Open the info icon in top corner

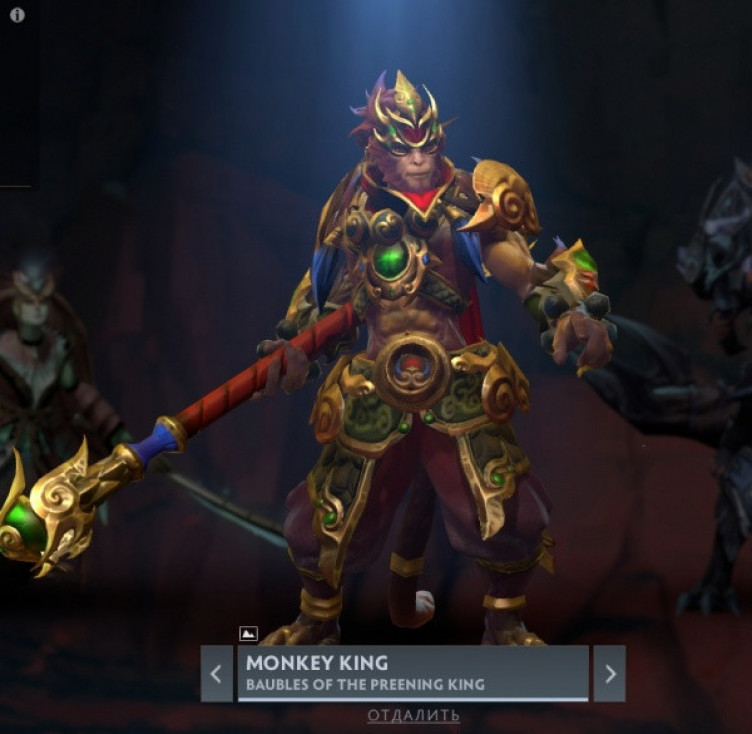(17, 15)
